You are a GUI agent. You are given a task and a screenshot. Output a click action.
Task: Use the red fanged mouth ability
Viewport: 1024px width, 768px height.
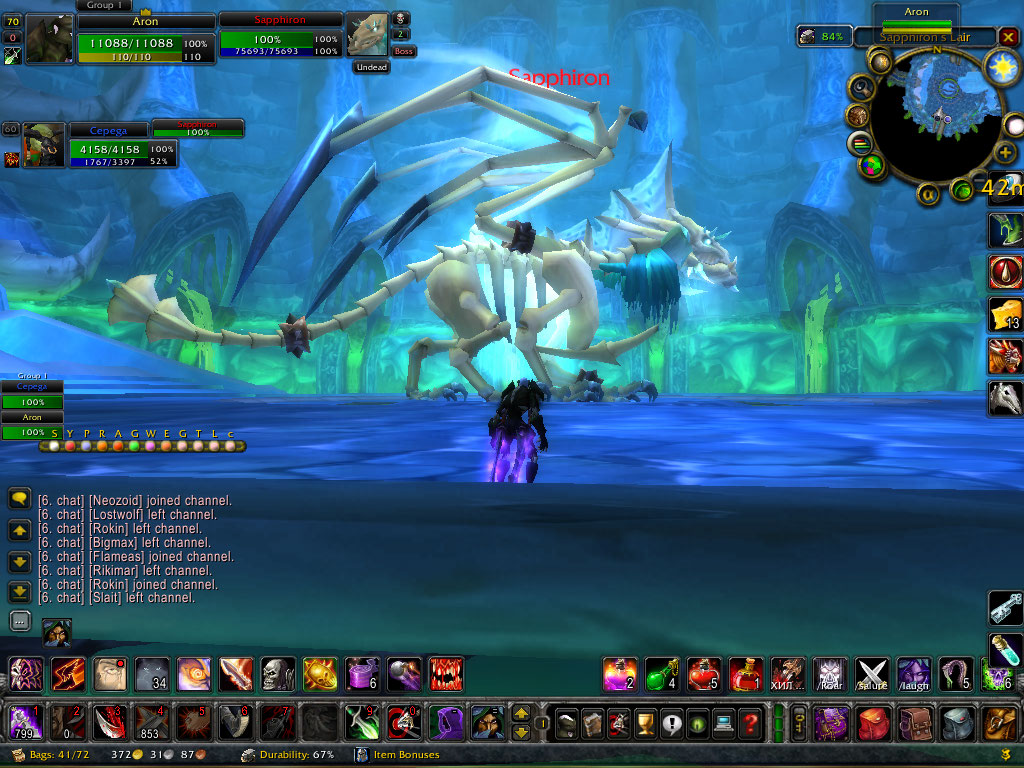446,674
